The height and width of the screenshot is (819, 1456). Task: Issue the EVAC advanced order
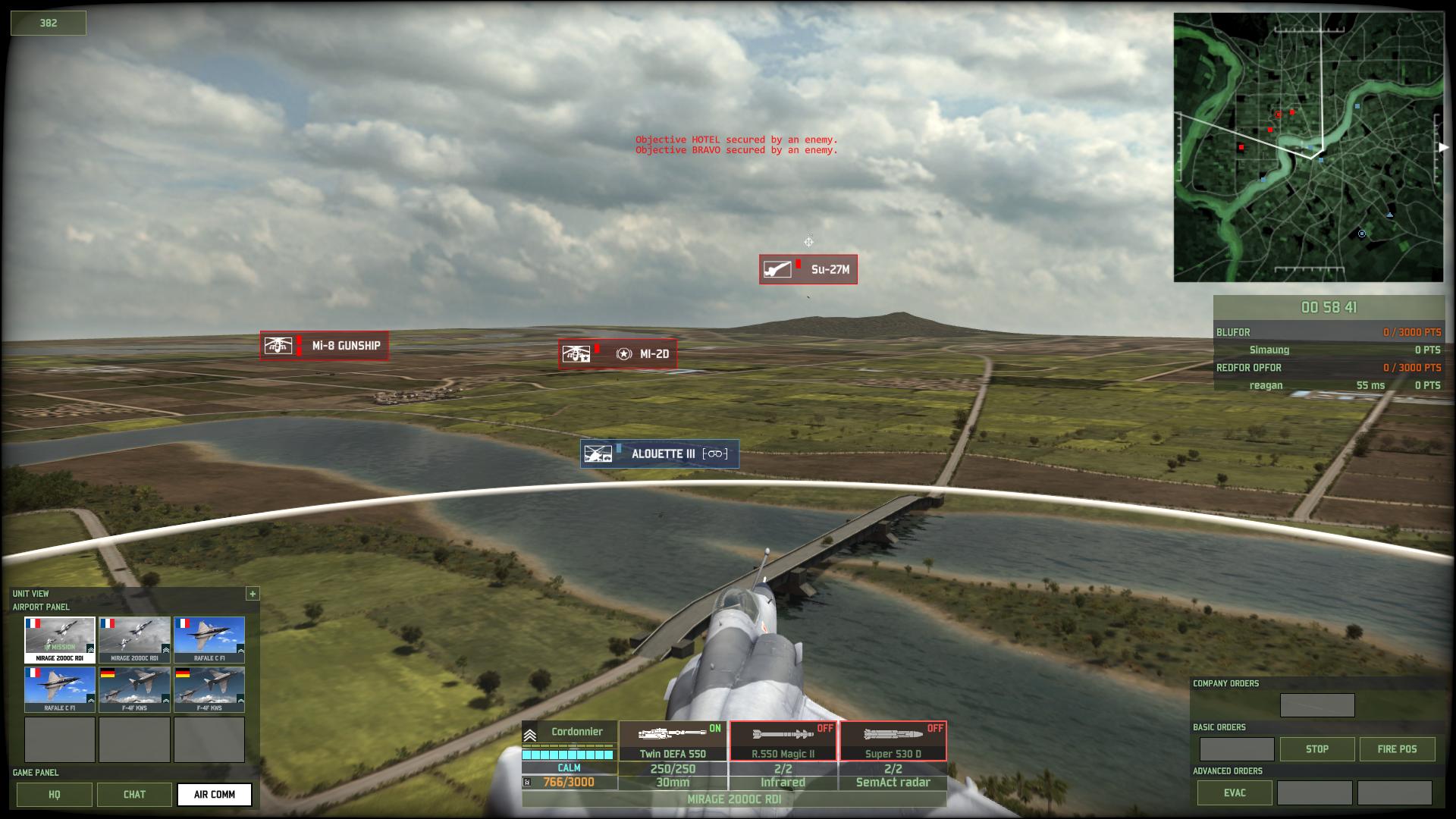point(1235,792)
